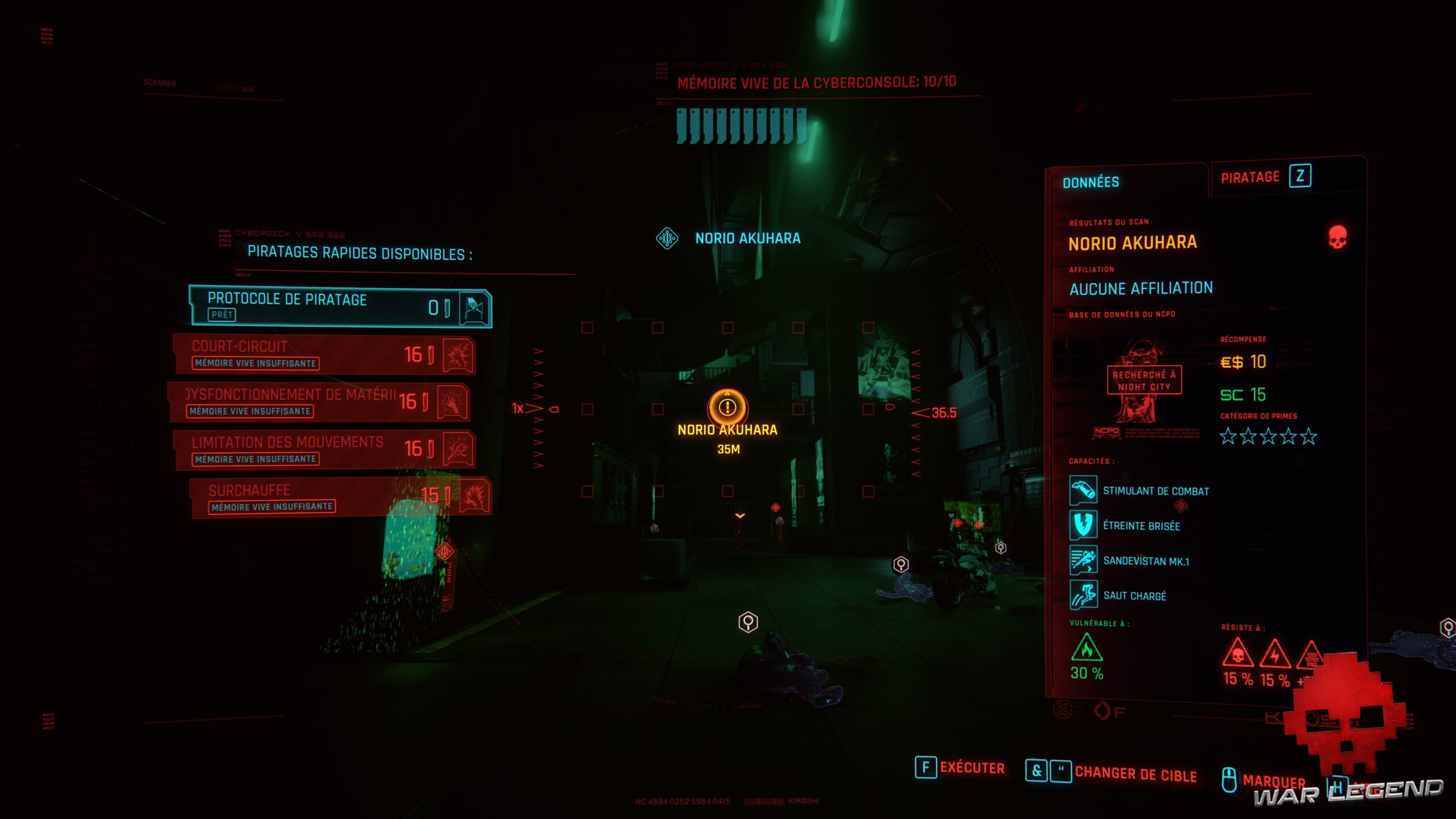Click the Stimulant de Combat ability icon
Viewport: 1456px width, 819px height.
tap(1083, 490)
